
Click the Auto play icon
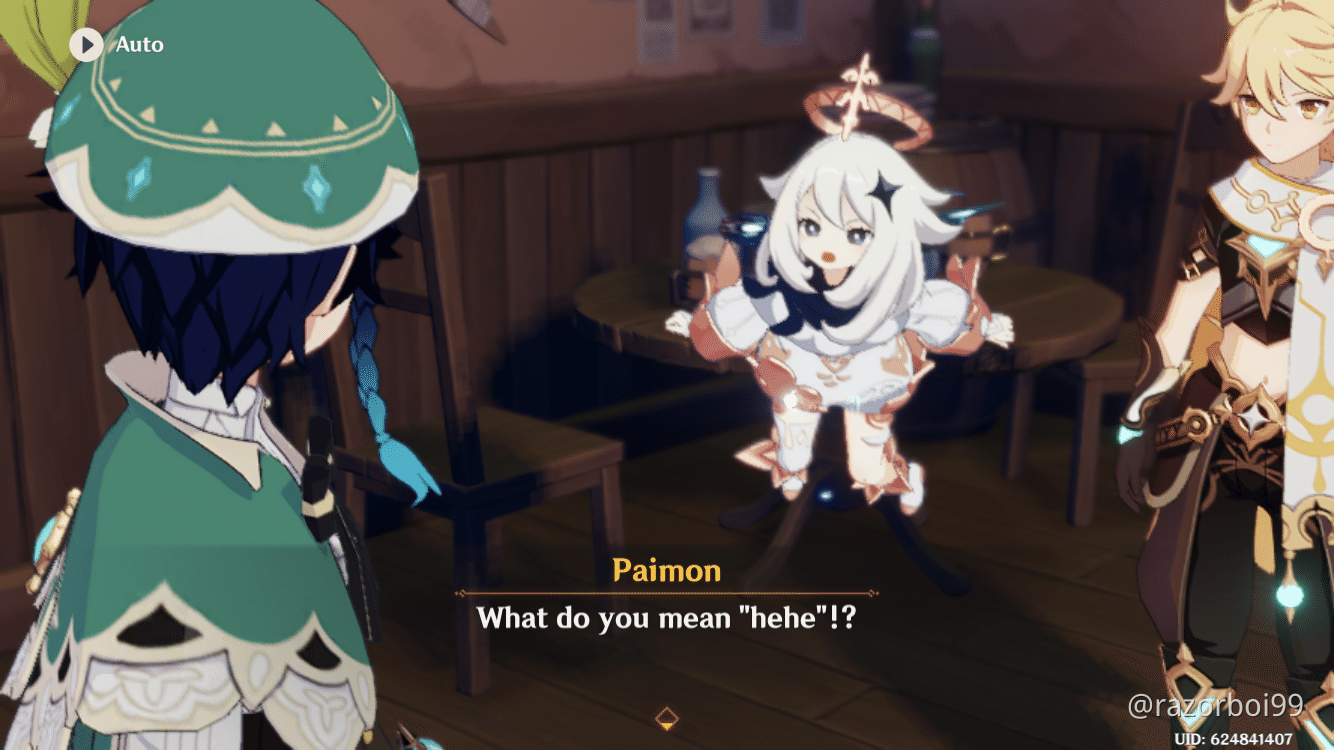click(85, 44)
